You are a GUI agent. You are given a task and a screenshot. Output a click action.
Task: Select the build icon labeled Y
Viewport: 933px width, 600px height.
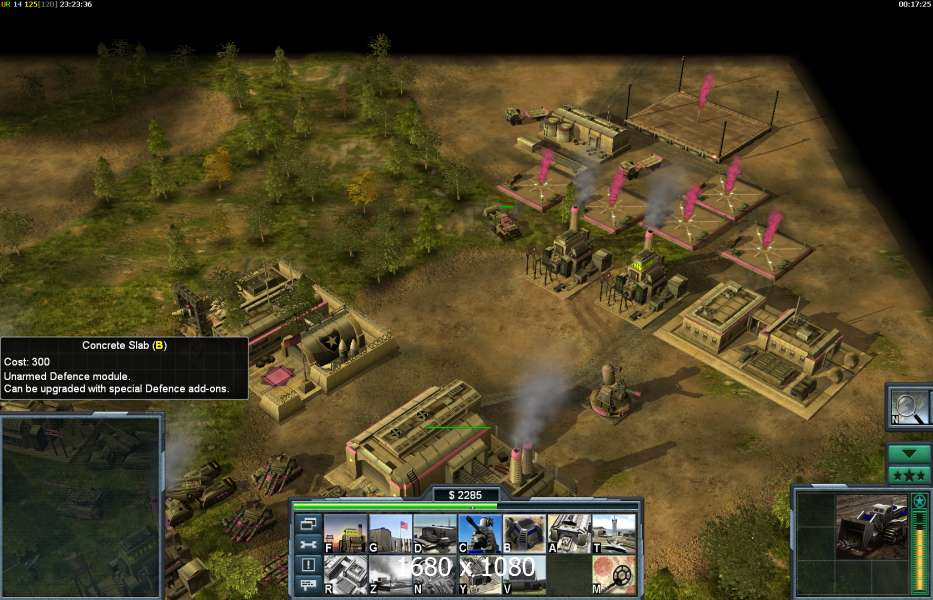click(x=479, y=575)
